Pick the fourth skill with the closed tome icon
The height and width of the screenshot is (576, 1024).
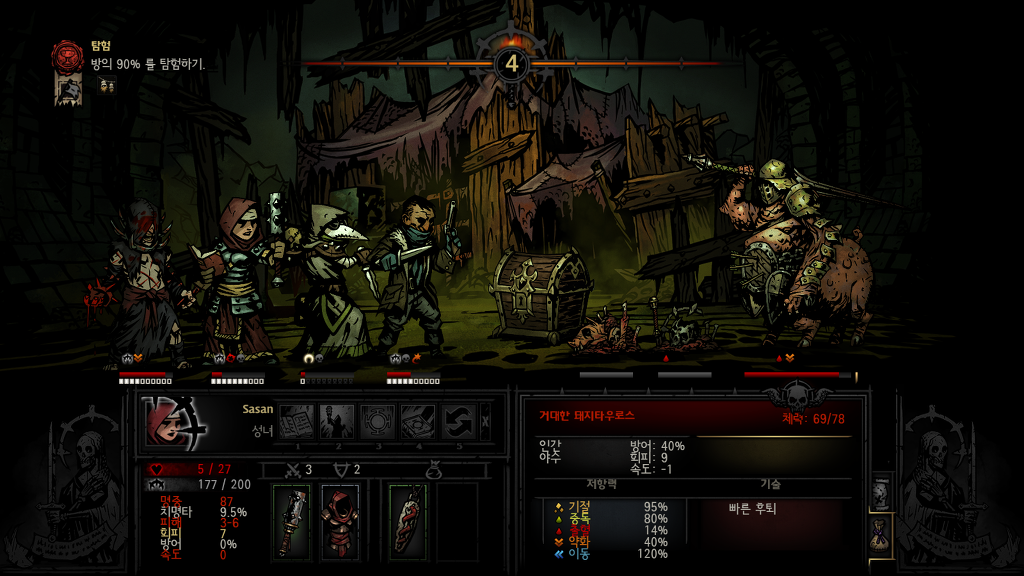click(x=419, y=422)
